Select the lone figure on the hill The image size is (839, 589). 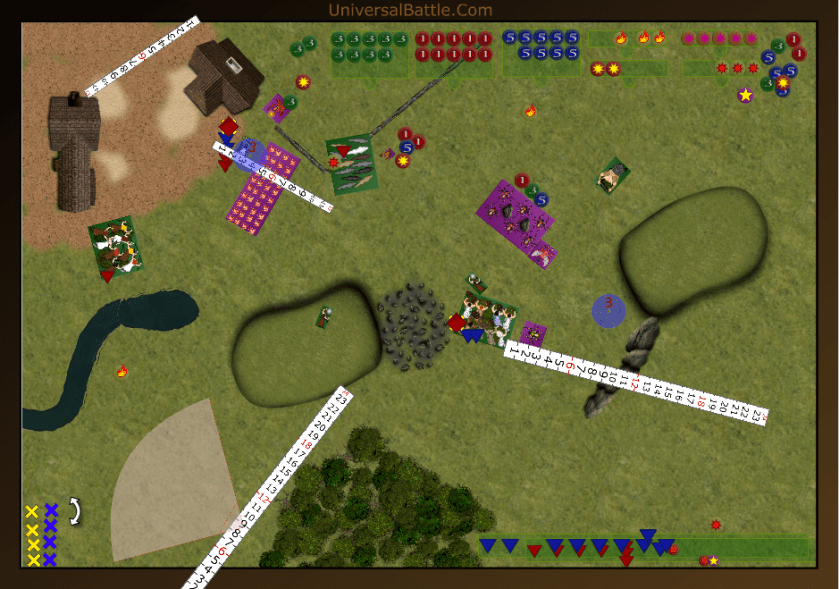[x=324, y=317]
